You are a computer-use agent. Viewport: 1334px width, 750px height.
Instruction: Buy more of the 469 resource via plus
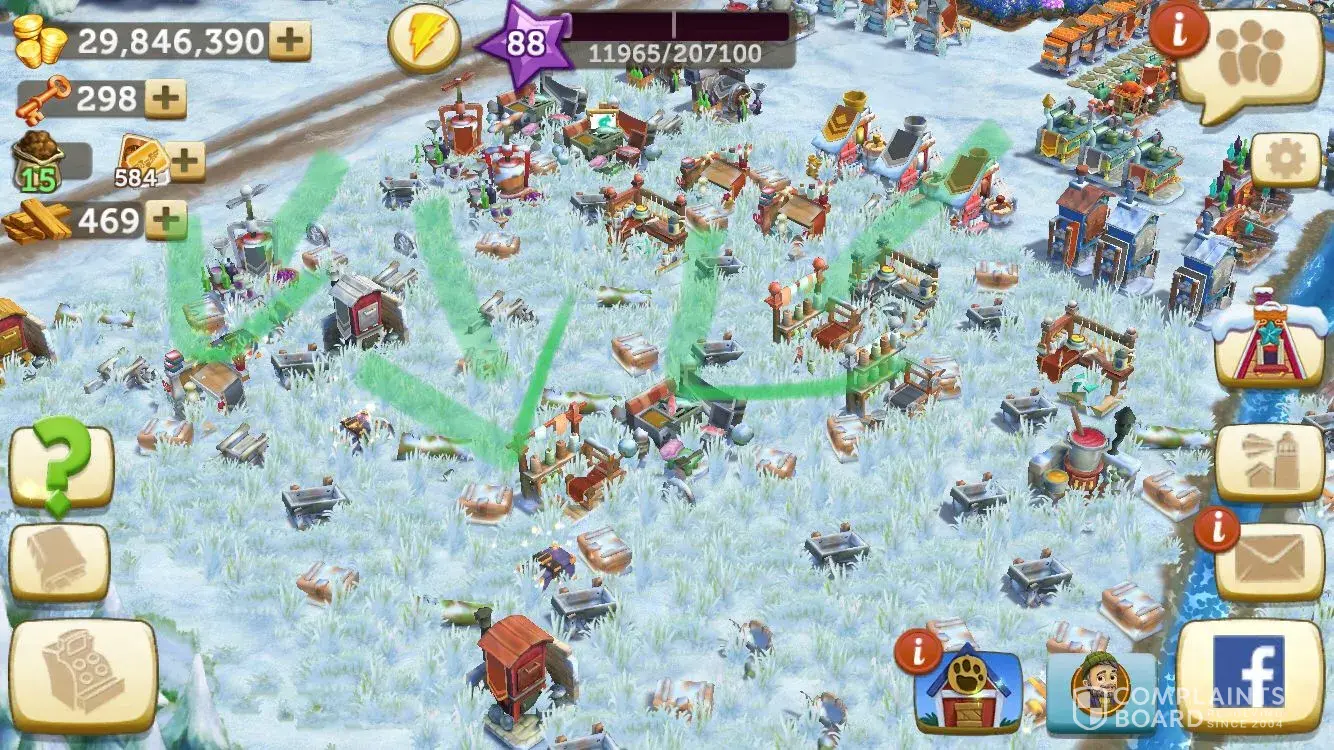click(x=166, y=220)
